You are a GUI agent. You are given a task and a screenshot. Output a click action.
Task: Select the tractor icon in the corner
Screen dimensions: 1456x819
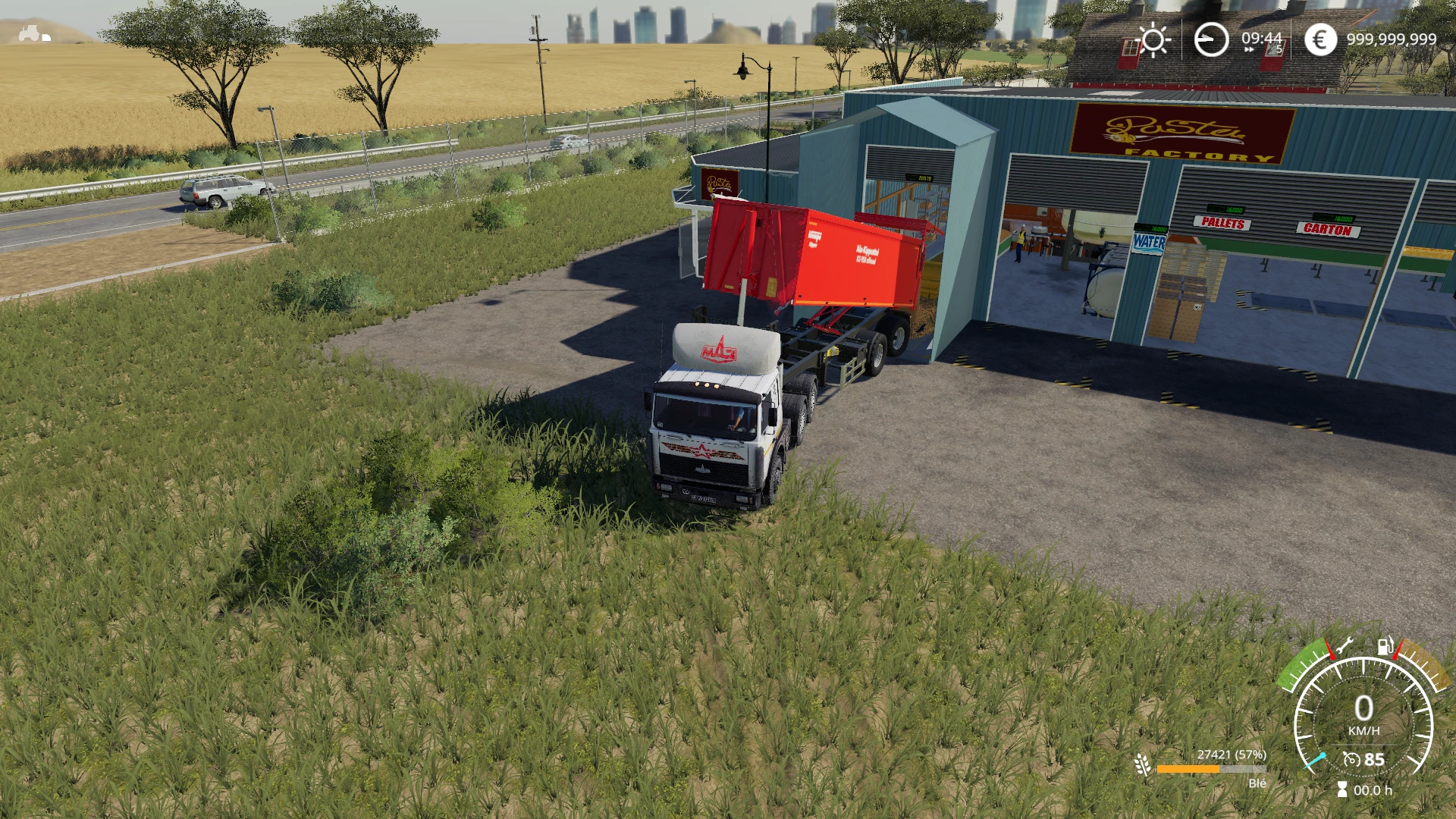pos(33,33)
